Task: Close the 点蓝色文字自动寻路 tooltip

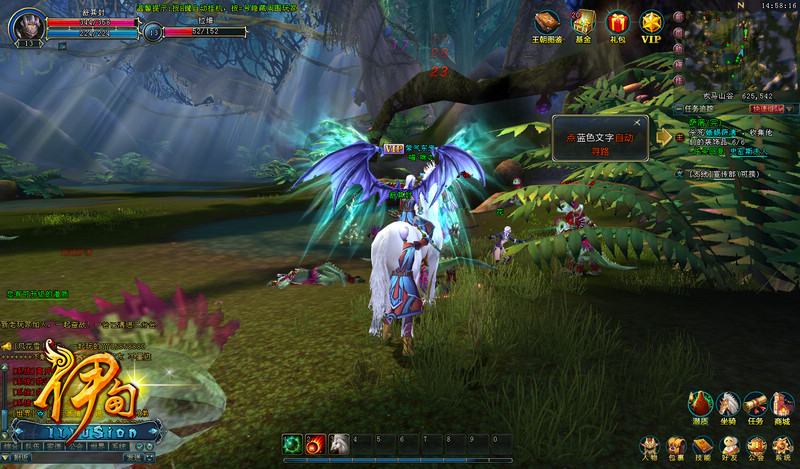Action: [x=637, y=123]
